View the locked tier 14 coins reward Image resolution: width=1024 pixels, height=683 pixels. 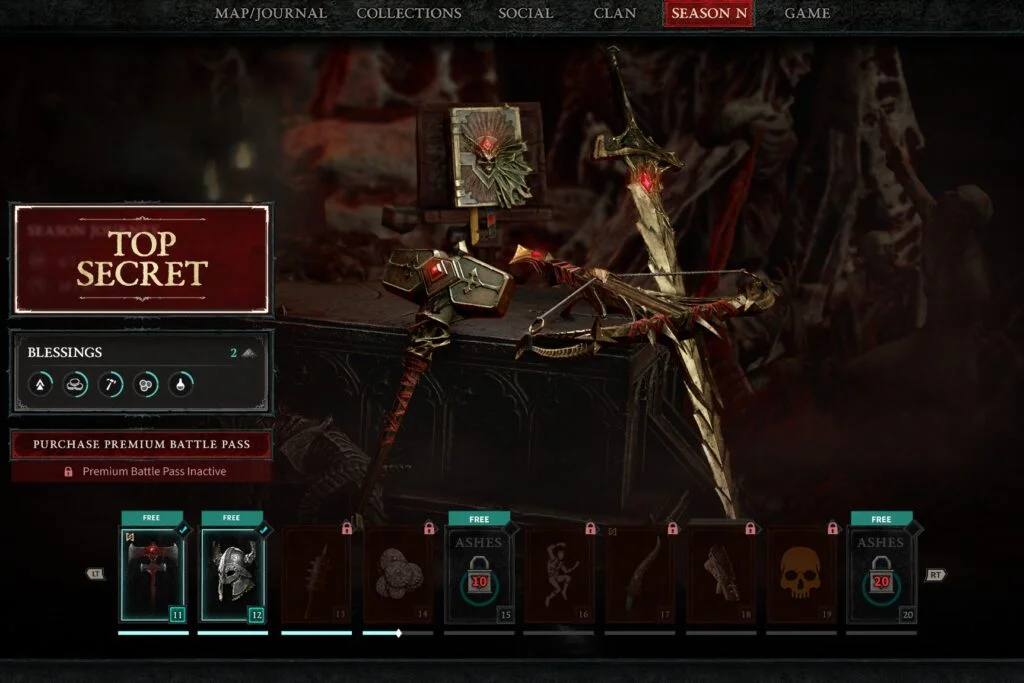398,575
